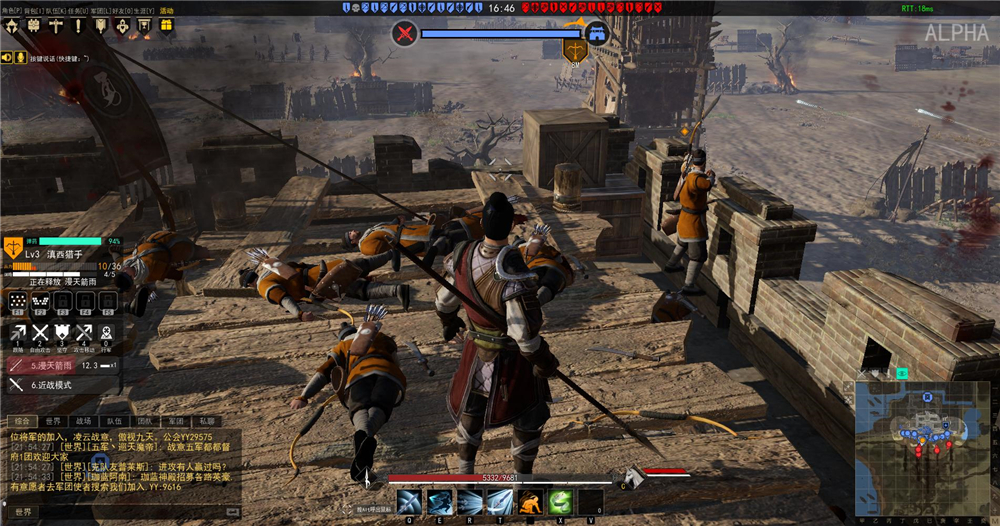Image resolution: width=1000 pixels, height=526 pixels.
Task: Select the F1 troop formation icon
Action: click(x=17, y=301)
